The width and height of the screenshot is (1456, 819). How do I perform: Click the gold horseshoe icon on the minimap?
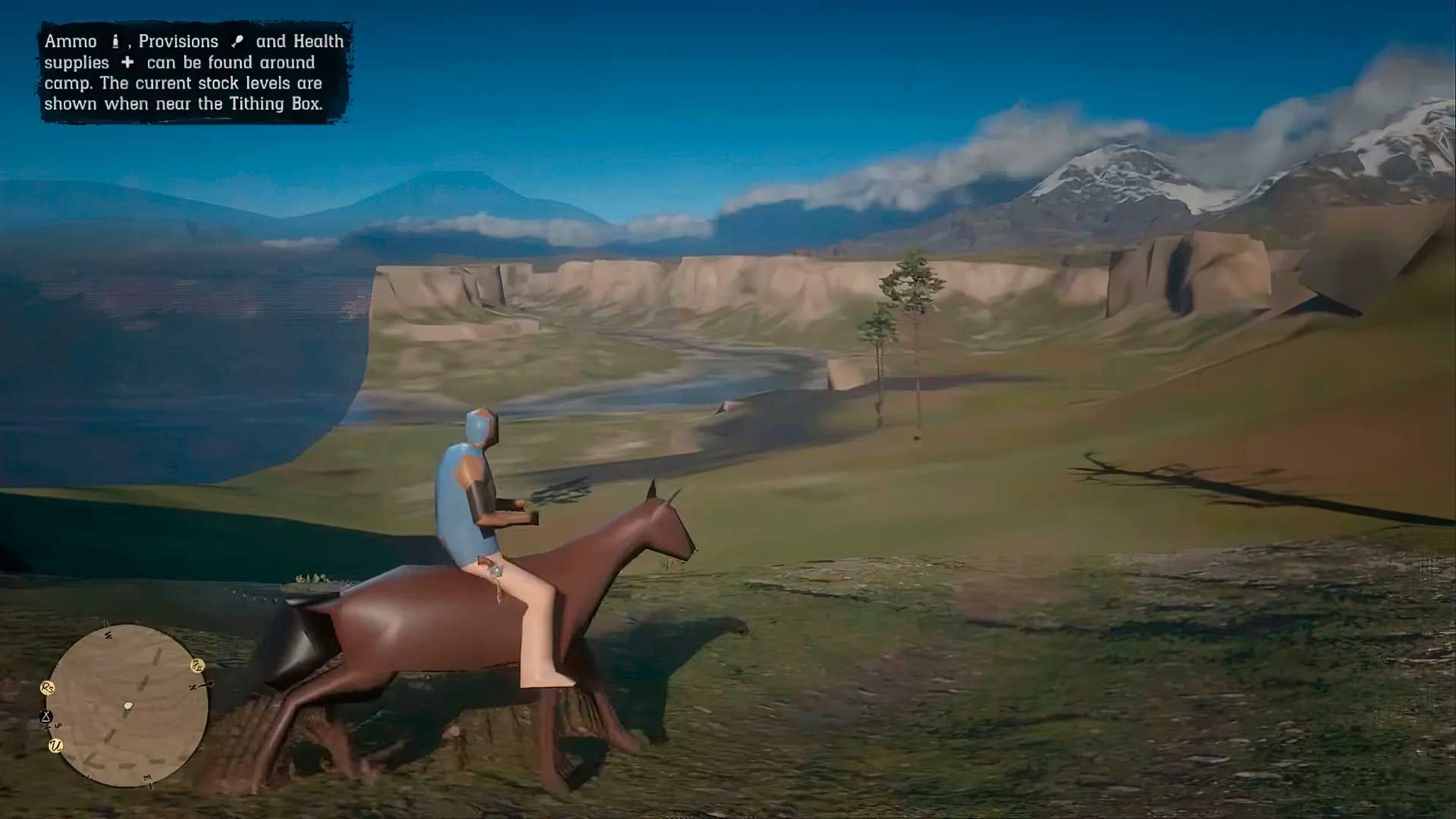click(x=196, y=666)
